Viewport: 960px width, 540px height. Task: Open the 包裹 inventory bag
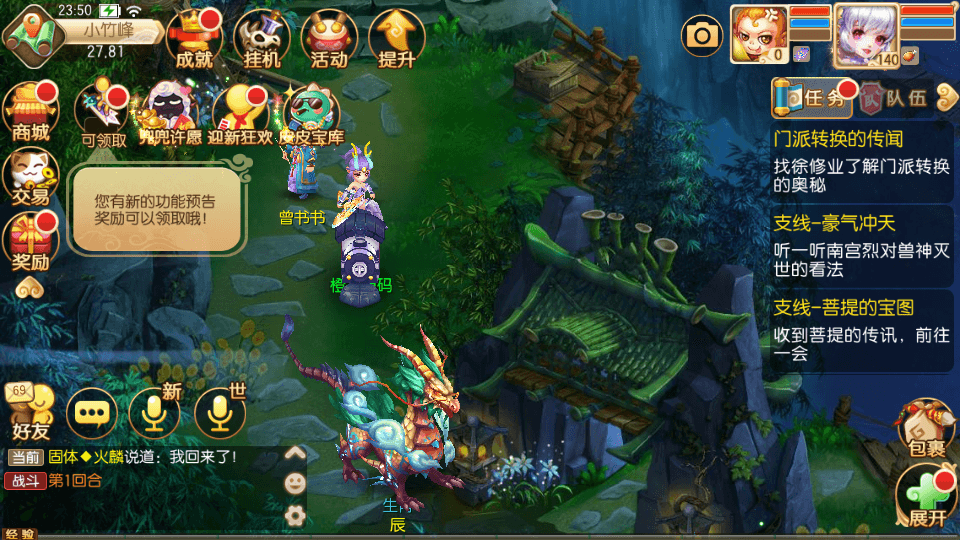coord(925,431)
